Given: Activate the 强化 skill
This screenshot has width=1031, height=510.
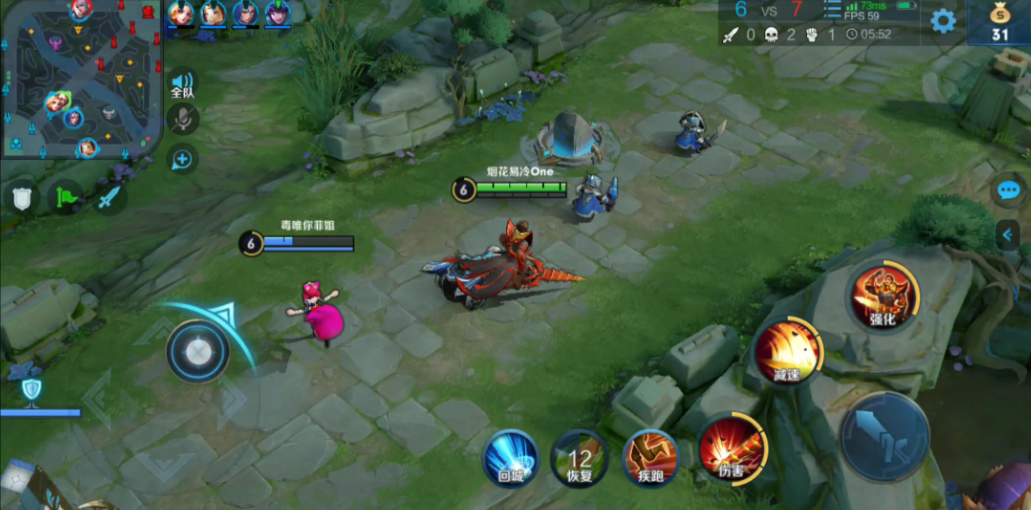Looking at the screenshot, I should pyautogui.click(x=884, y=297).
